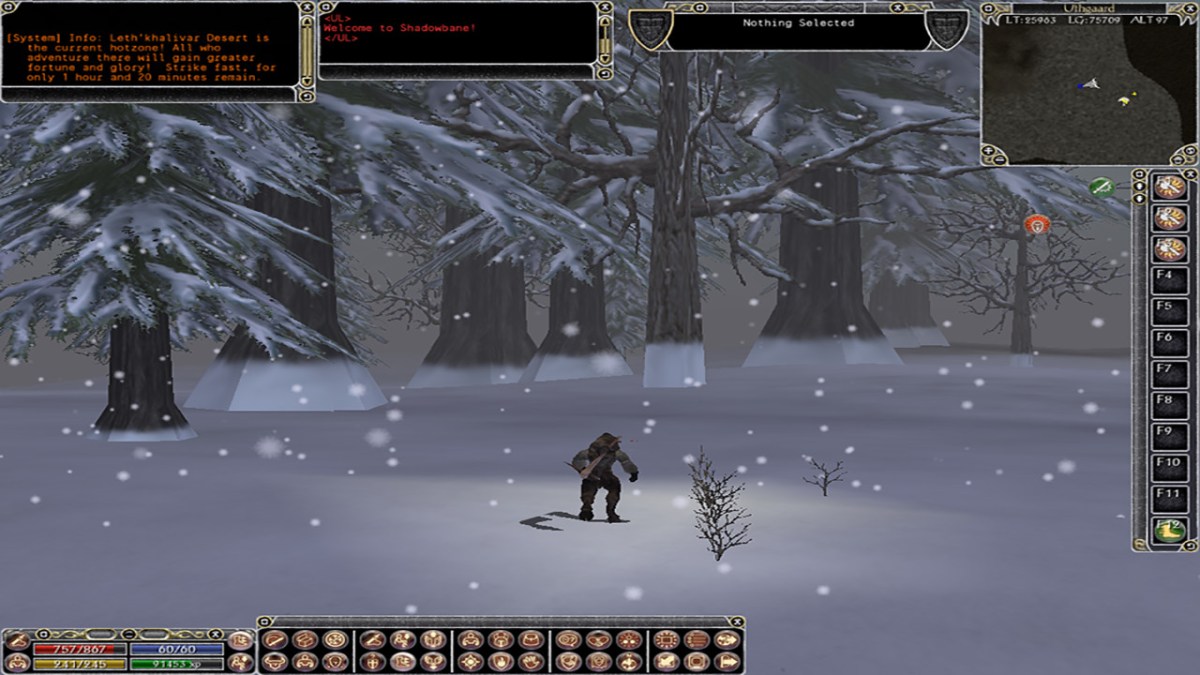Click the top-left icon beside health bar
The image size is (1200, 675).
click(x=17, y=642)
